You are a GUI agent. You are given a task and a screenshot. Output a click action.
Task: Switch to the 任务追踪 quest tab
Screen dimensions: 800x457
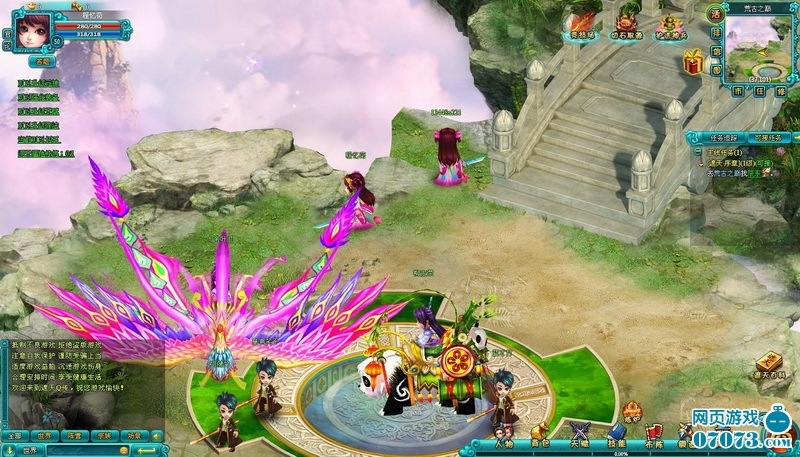[x=716, y=137]
